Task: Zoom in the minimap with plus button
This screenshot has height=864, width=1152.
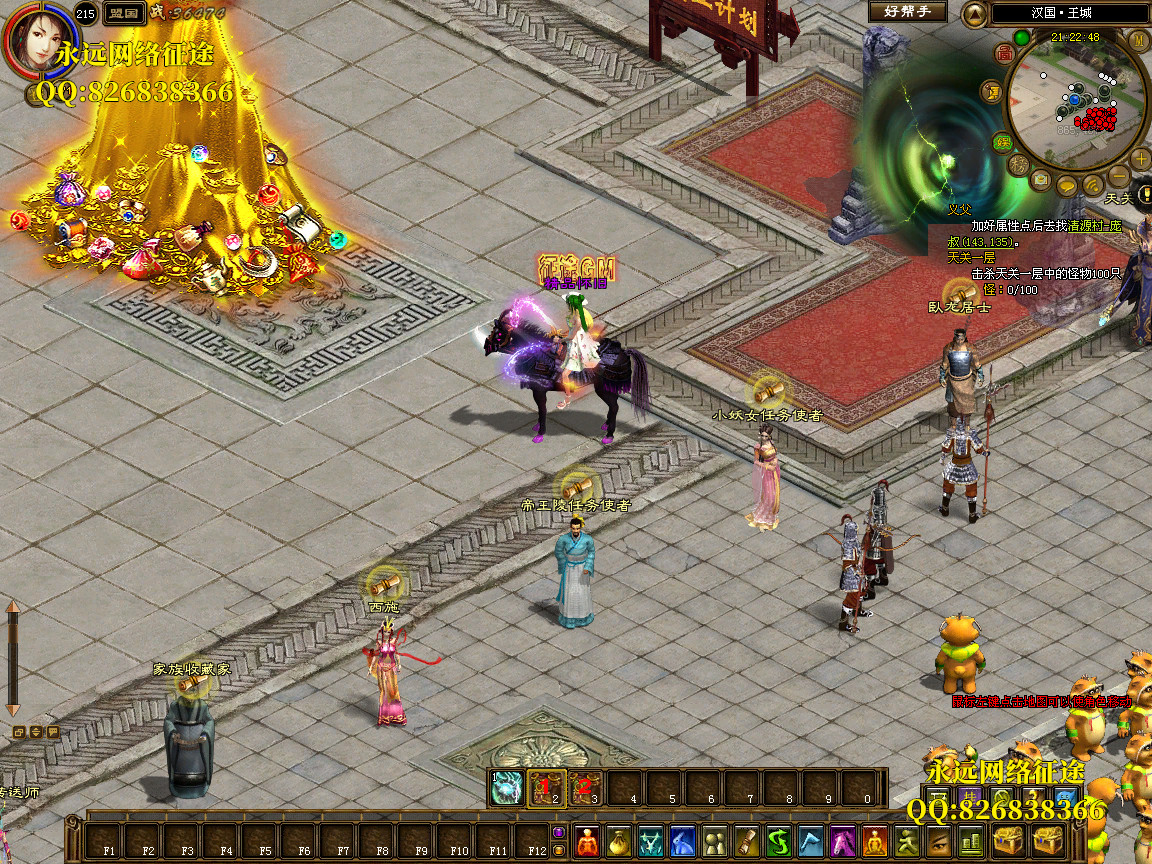Action: click(x=1141, y=160)
